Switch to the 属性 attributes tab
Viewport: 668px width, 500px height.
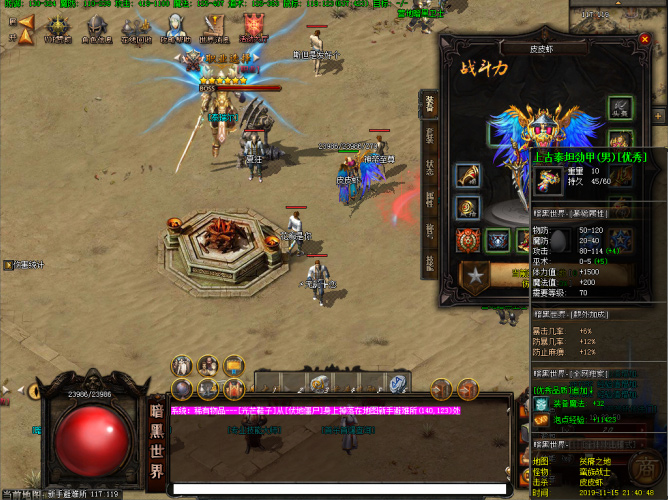click(428, 198)
